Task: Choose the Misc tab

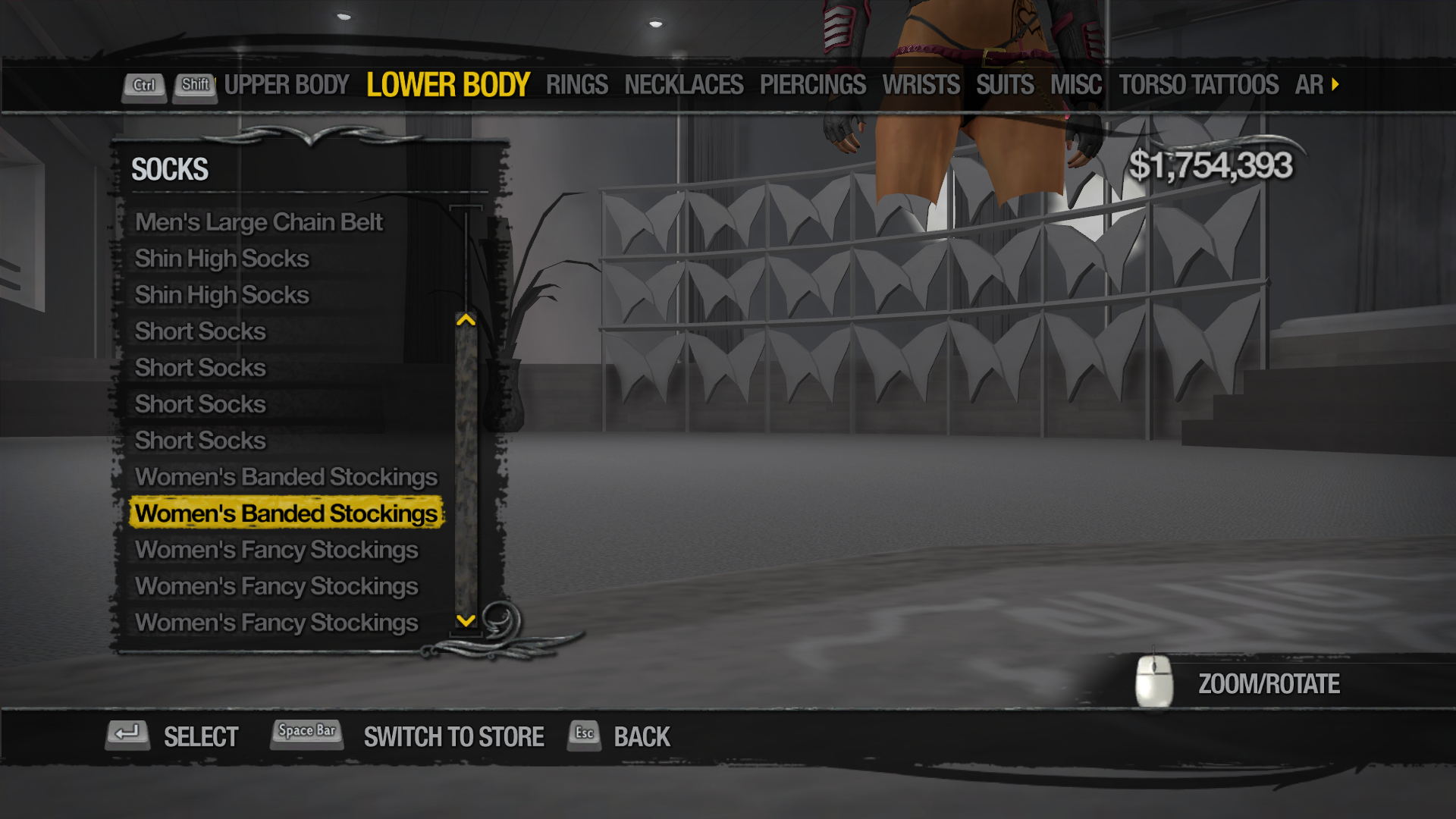Action: [x=1075, y=85]
